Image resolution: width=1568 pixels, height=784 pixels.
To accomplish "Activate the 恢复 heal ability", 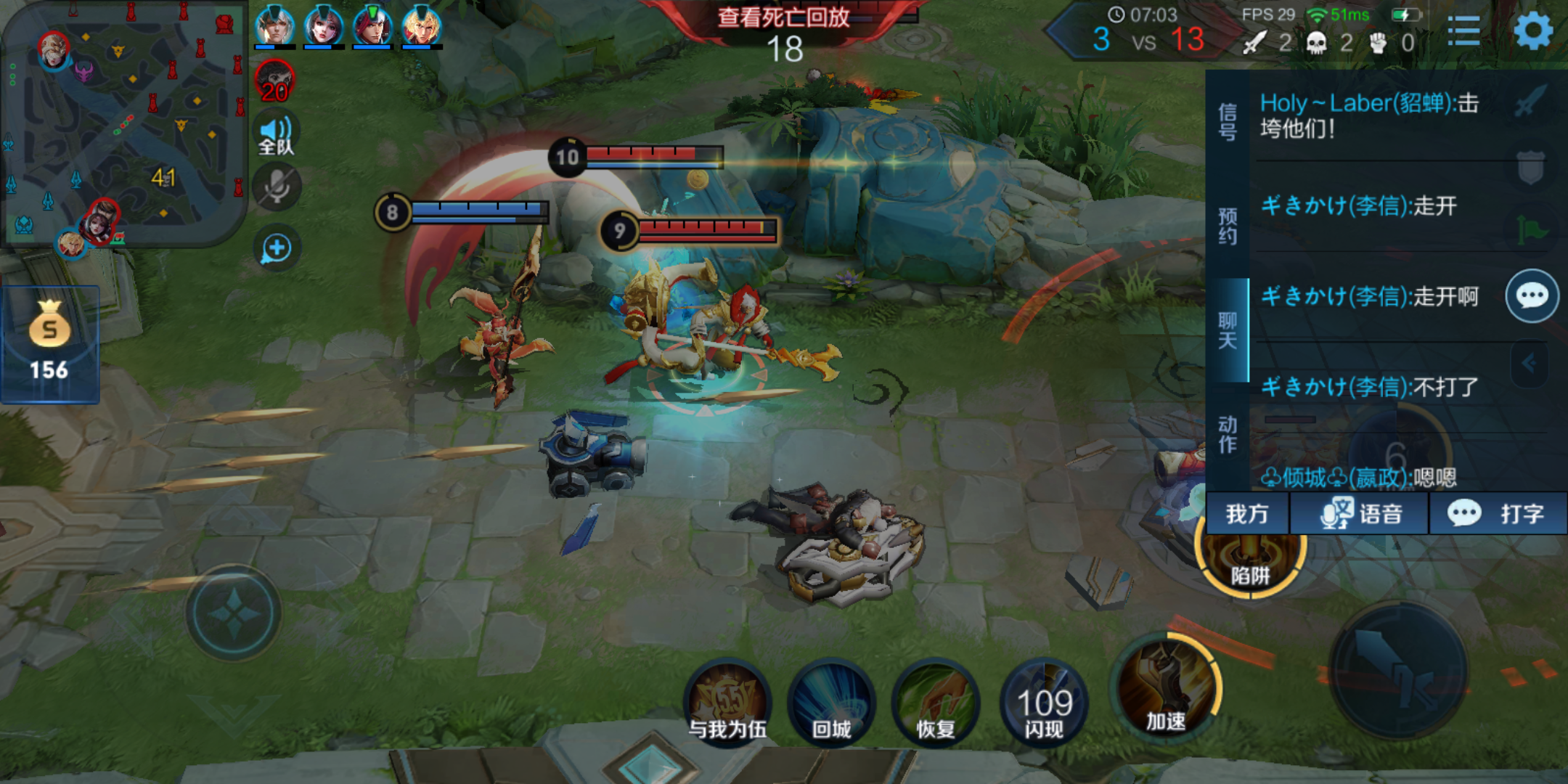I will 936,701.
